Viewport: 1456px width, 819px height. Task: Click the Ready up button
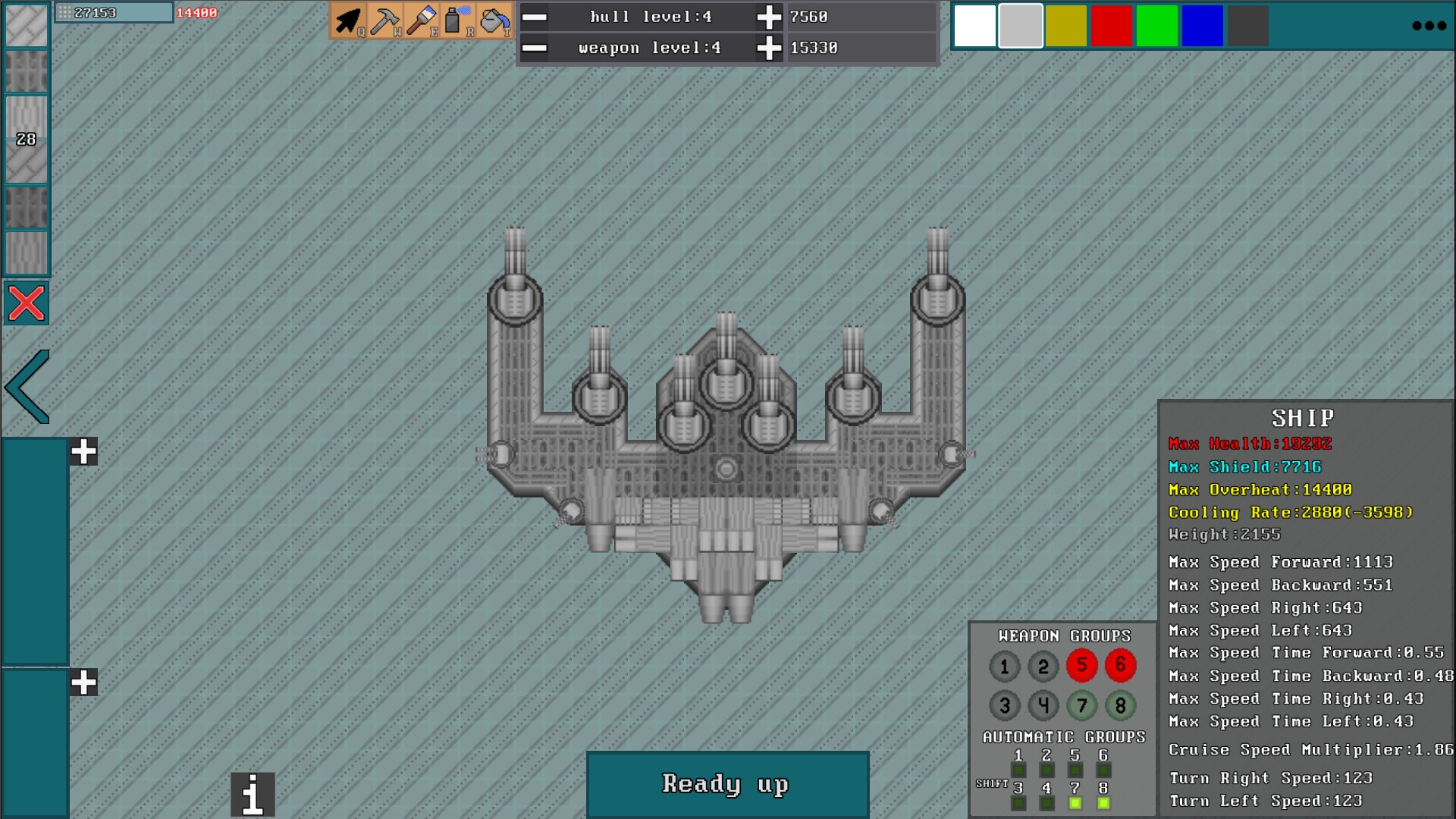tap(727, 784)
